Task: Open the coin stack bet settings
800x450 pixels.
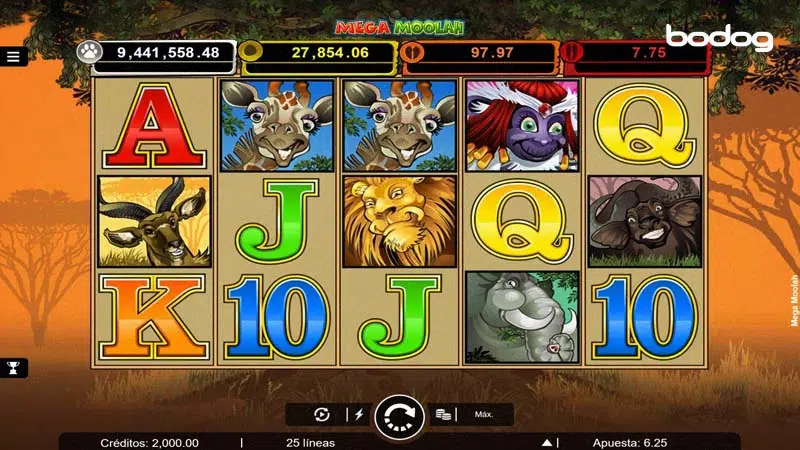Action: 444,414
